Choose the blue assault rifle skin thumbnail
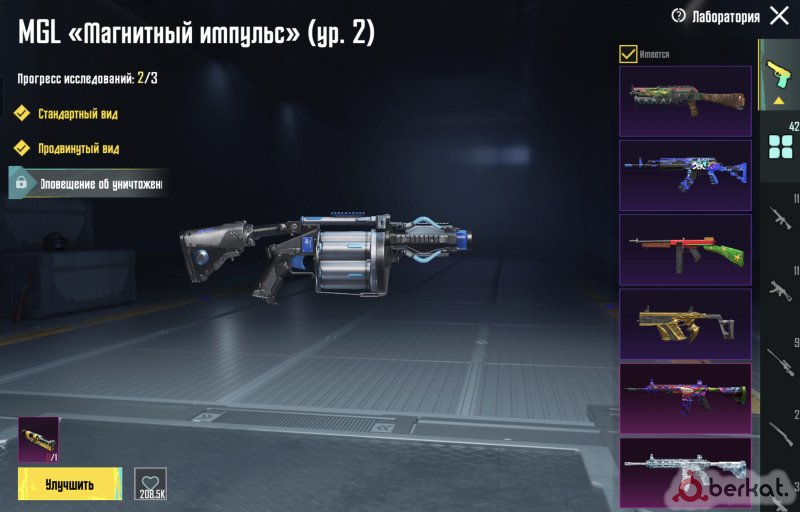 click(x=685, y=175)
